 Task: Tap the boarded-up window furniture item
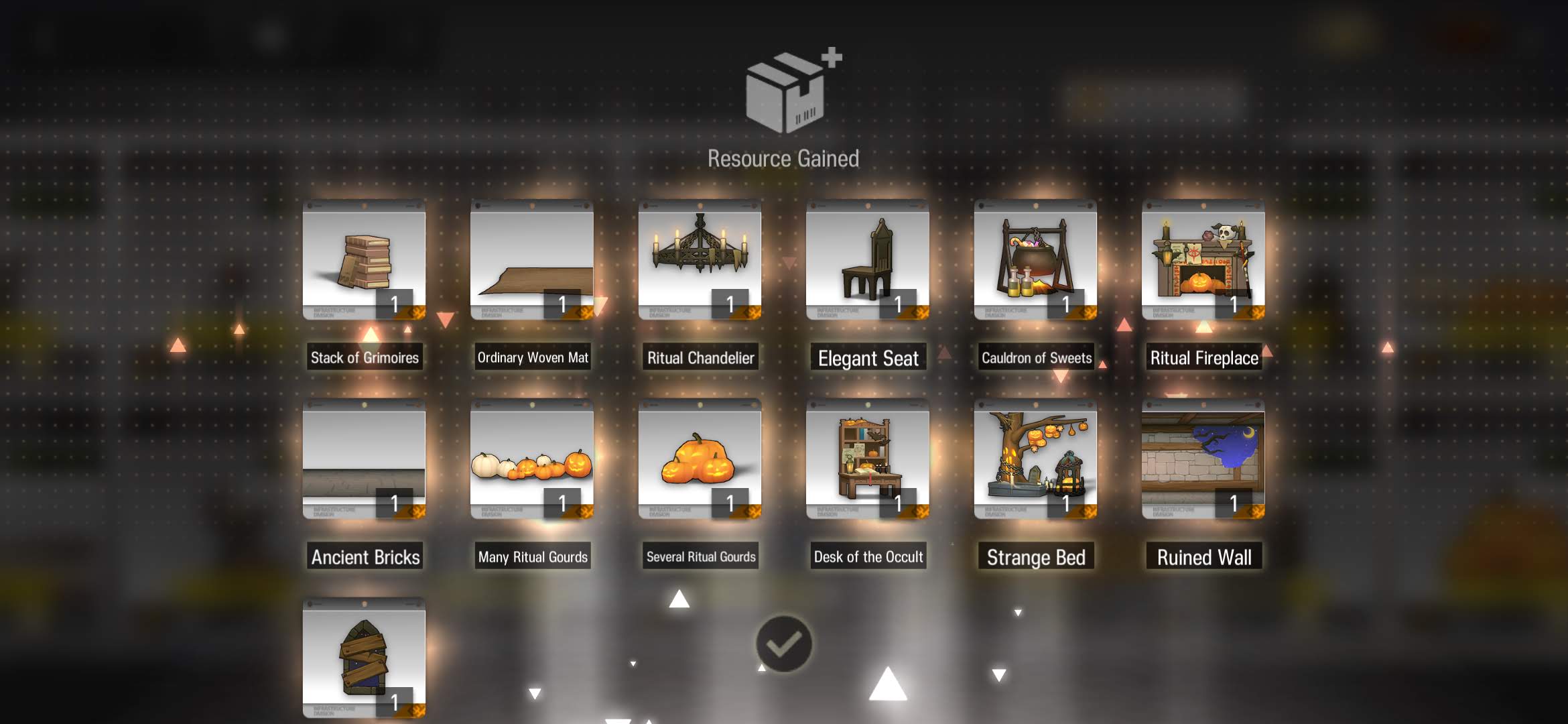pos(364,658)
